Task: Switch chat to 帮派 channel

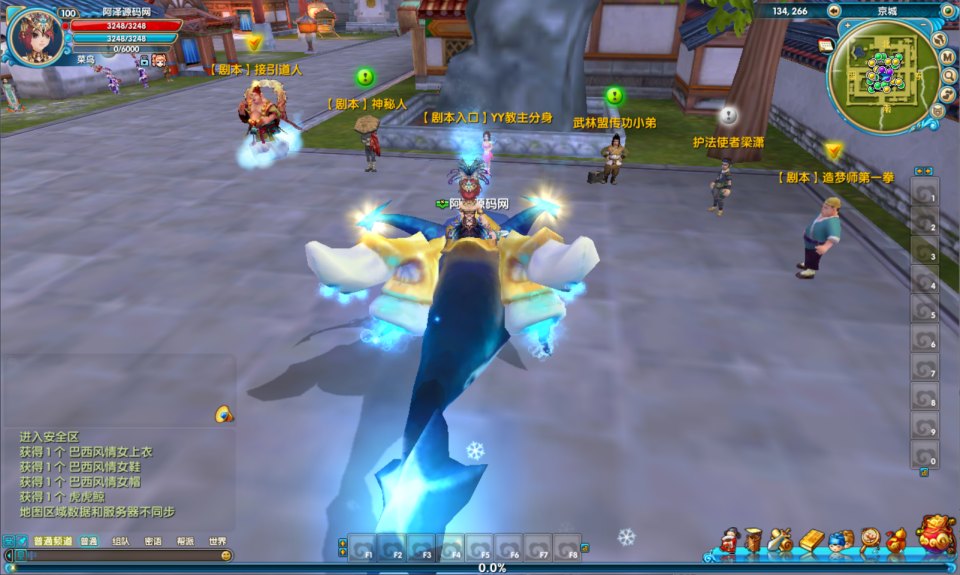Action: point(185,541)
